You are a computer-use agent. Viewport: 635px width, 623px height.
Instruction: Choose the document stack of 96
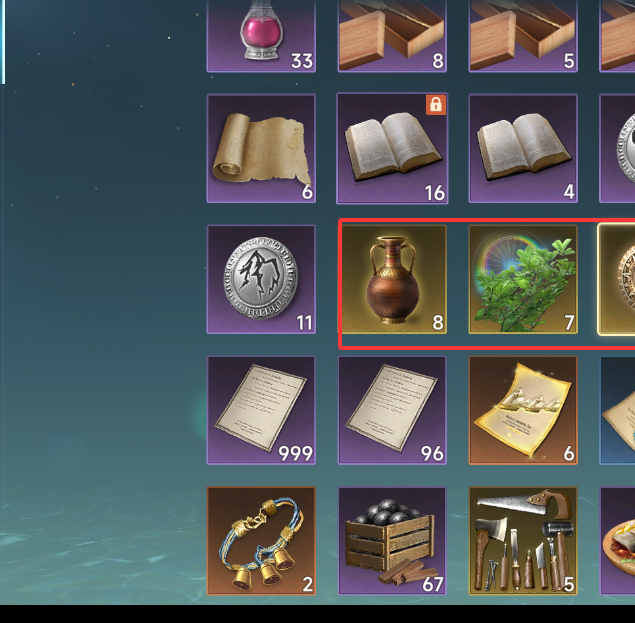392,410
